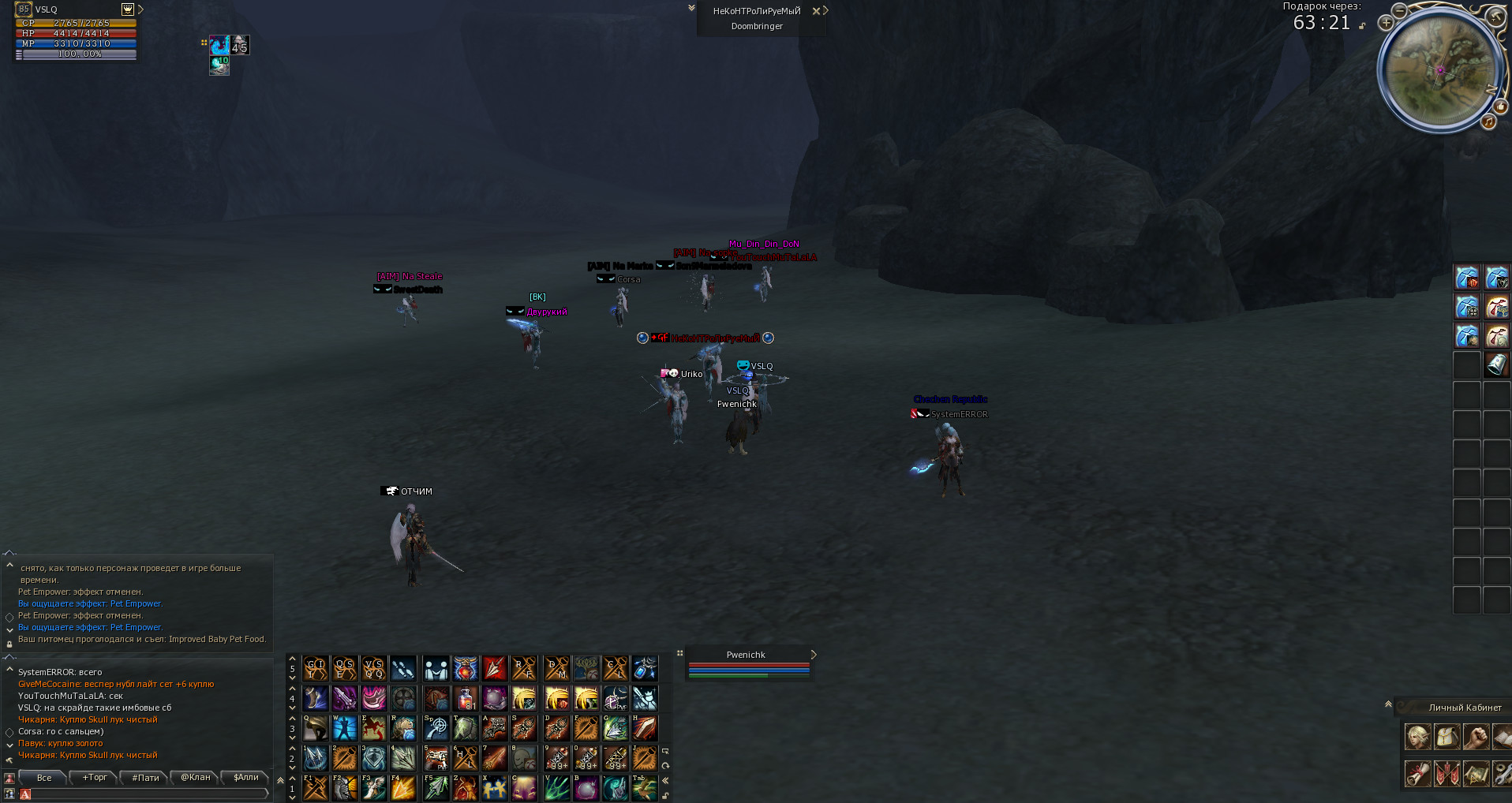Switch to the $Алли chat tab
The width and height of the screenshot is (1512, 803).
tap(246, 778)
